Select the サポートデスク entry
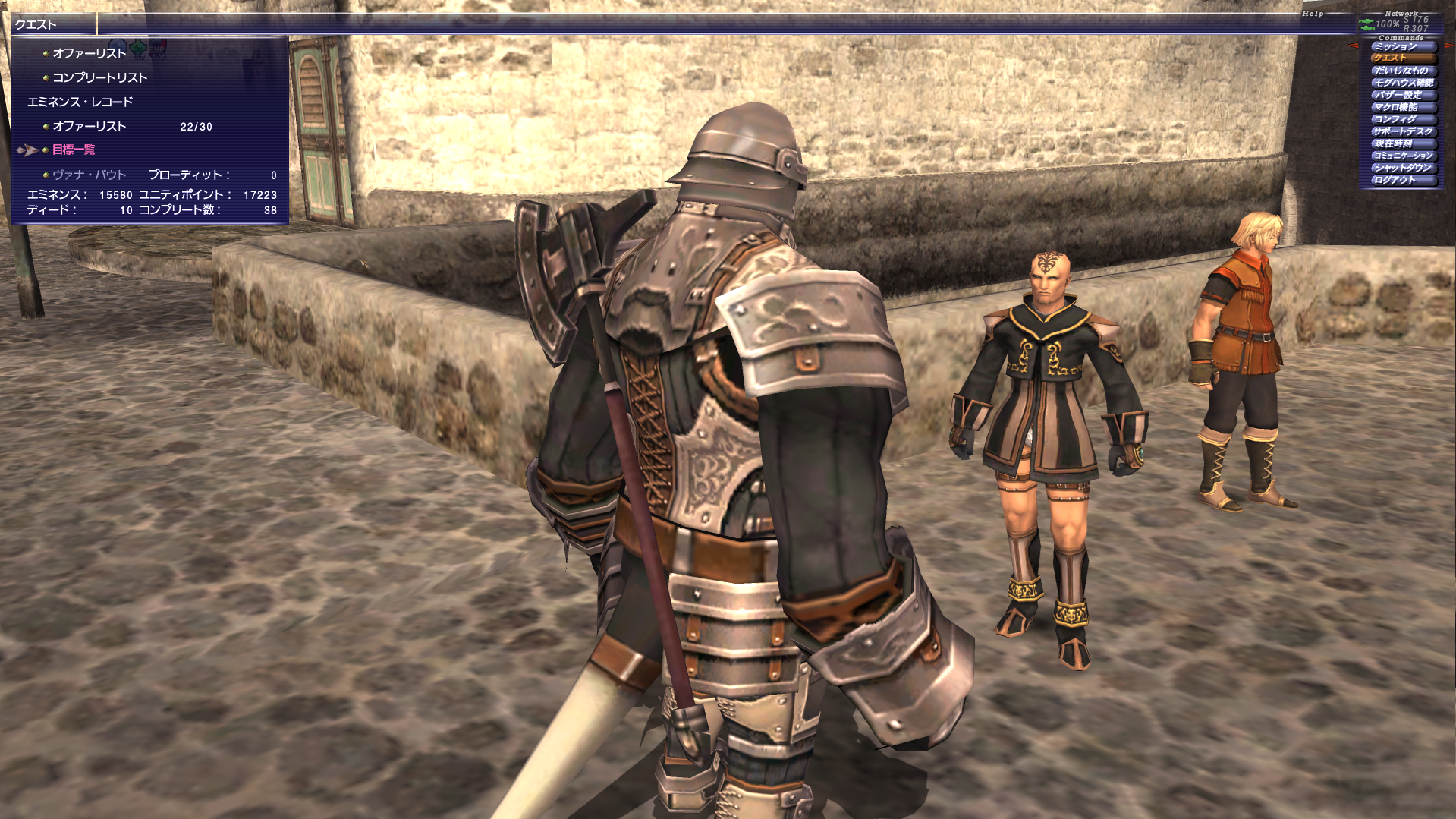 point(1402,131)
